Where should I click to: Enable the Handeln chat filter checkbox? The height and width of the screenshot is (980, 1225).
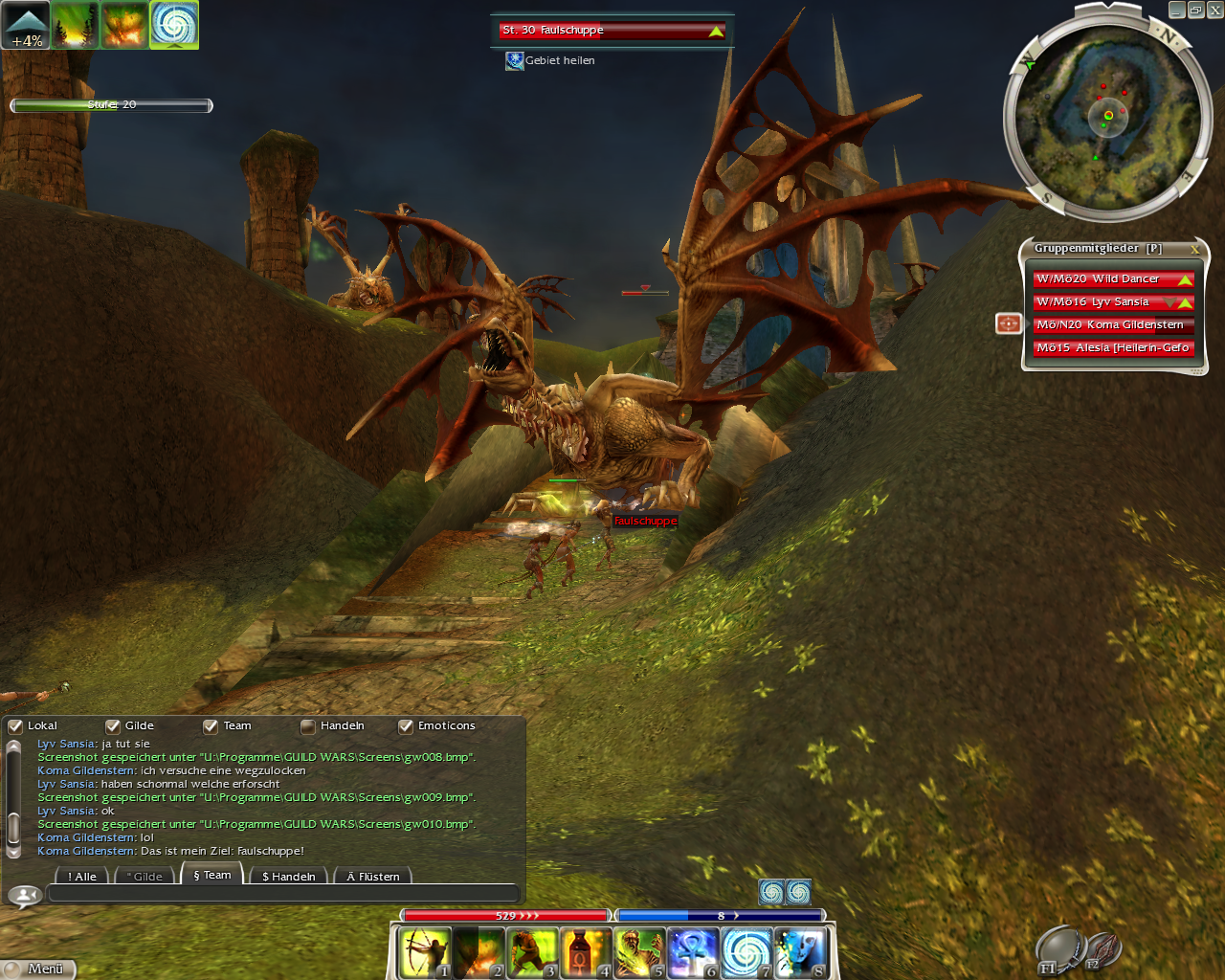pos(308,726)
